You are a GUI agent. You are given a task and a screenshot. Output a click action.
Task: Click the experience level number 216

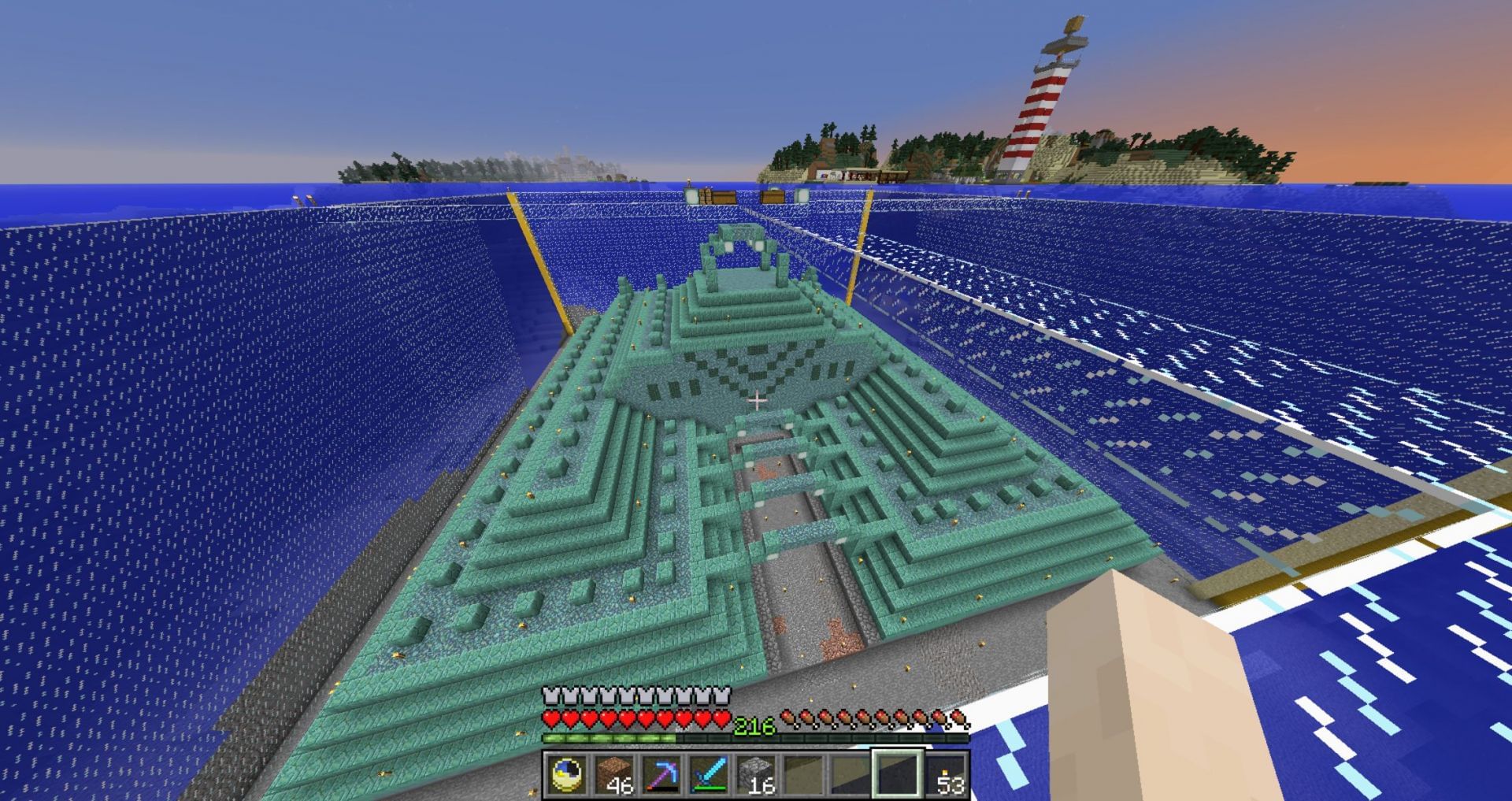coord(755,725)
